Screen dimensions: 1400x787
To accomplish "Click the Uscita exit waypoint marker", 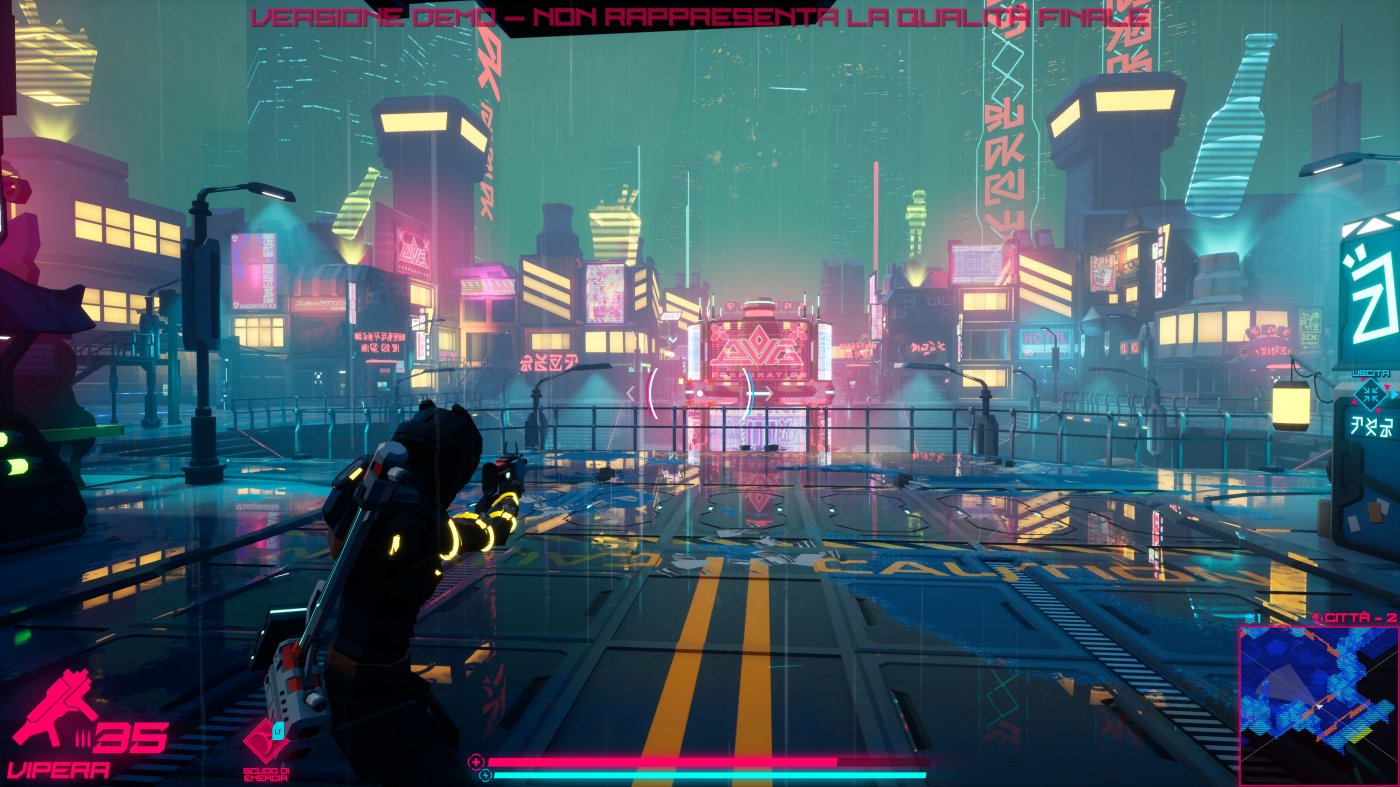I will tap(1371, 395).
